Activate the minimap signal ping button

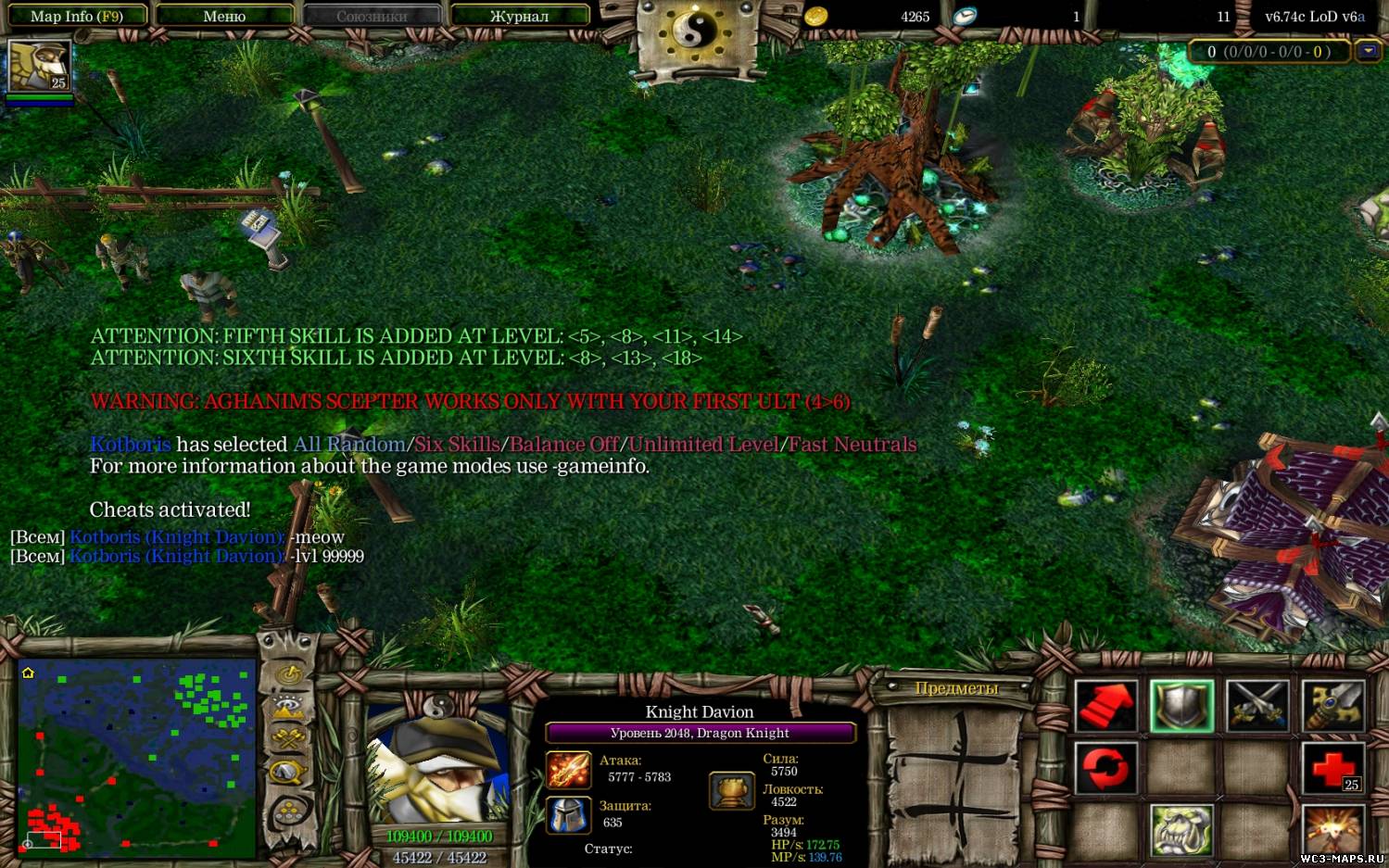[289, 673]
